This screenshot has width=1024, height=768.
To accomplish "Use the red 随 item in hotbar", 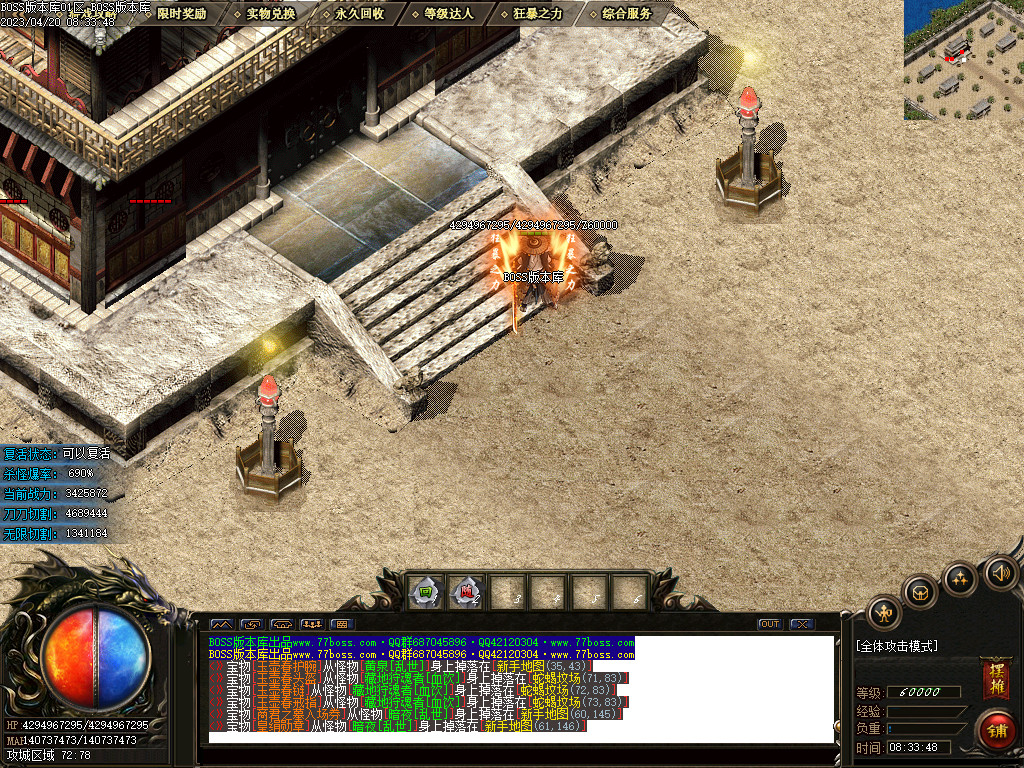I will tap(466, 592).
